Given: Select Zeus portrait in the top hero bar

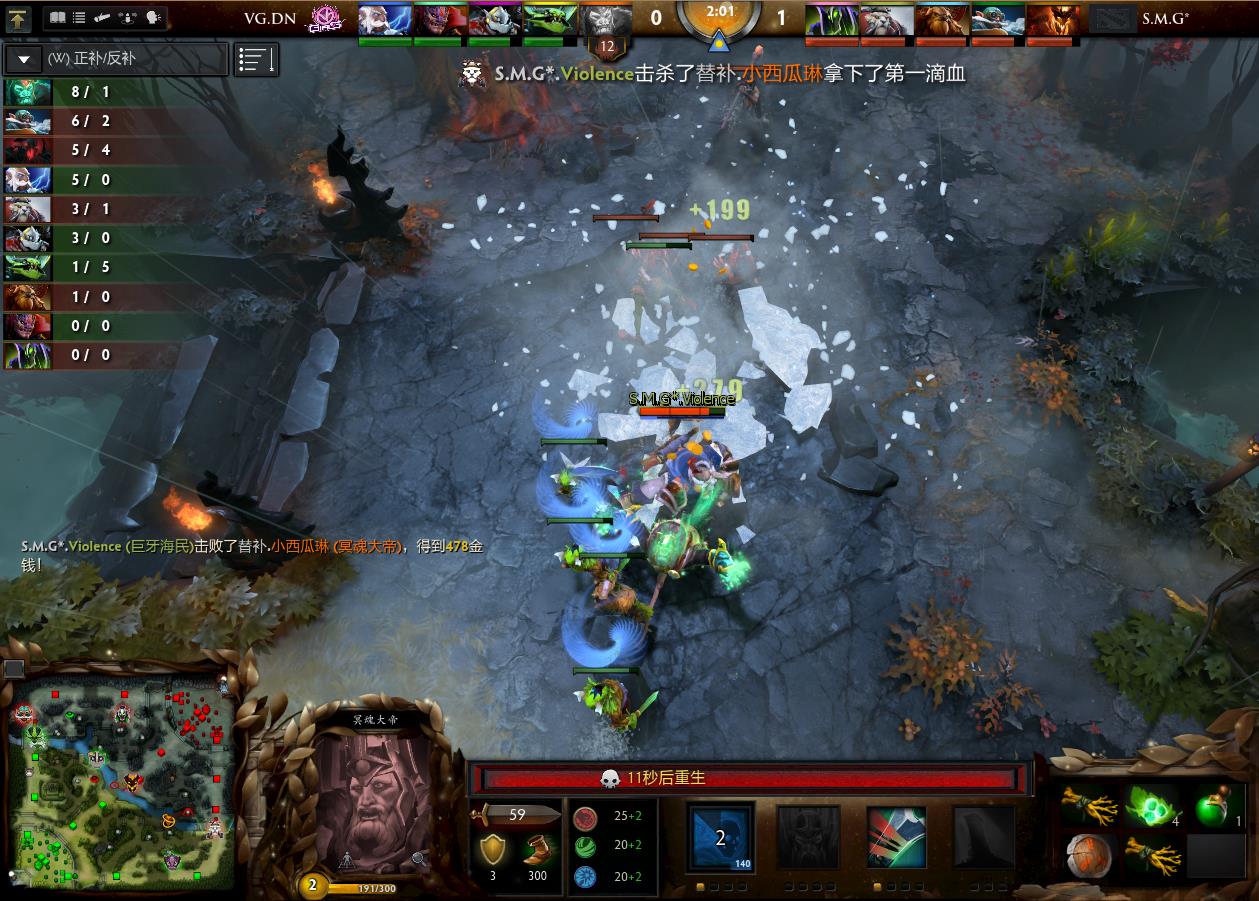Looking at the screenshot, I should coord(385,20).
